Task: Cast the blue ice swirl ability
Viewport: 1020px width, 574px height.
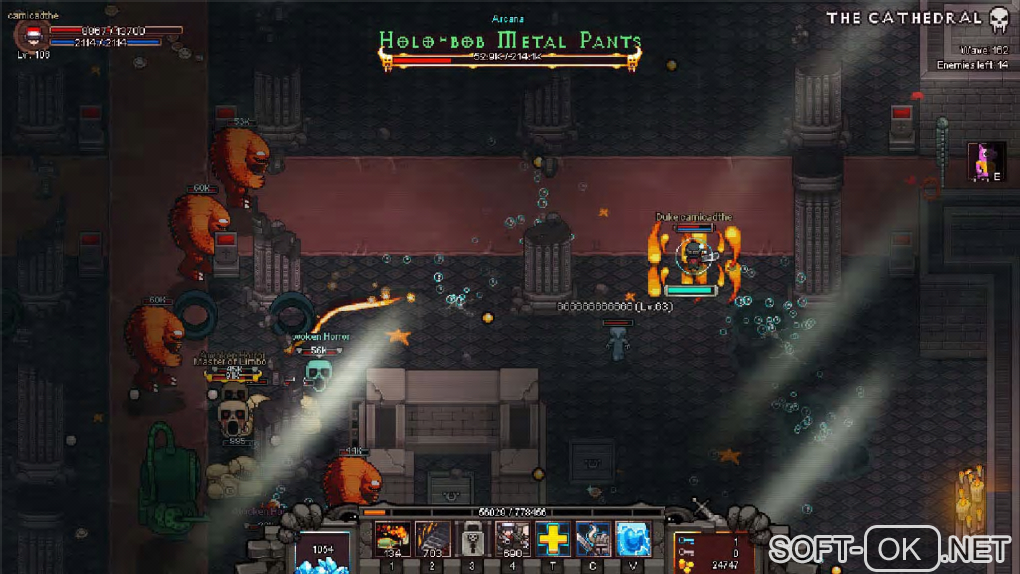Action: [x=633, y=539]
